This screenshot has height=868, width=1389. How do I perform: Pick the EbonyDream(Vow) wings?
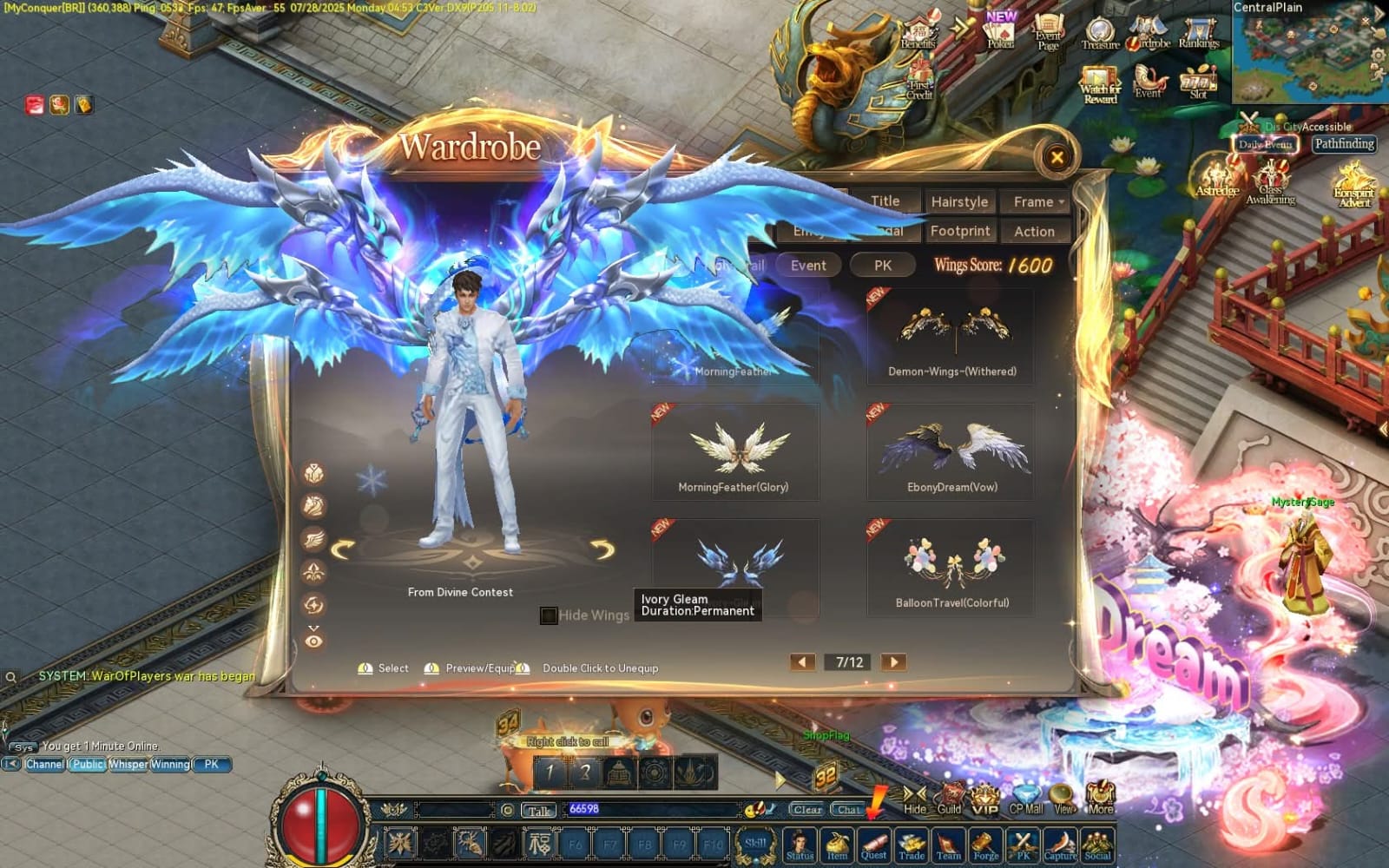[x=951, y=450]
